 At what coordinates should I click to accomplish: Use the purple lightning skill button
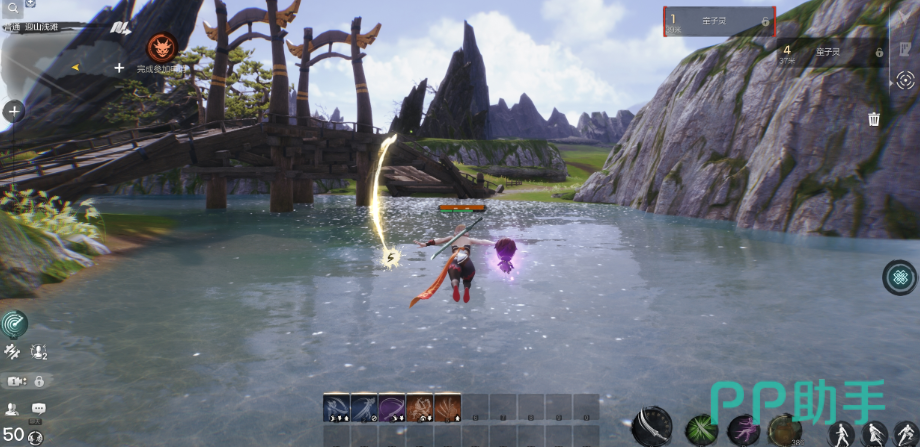coord(743,430)
